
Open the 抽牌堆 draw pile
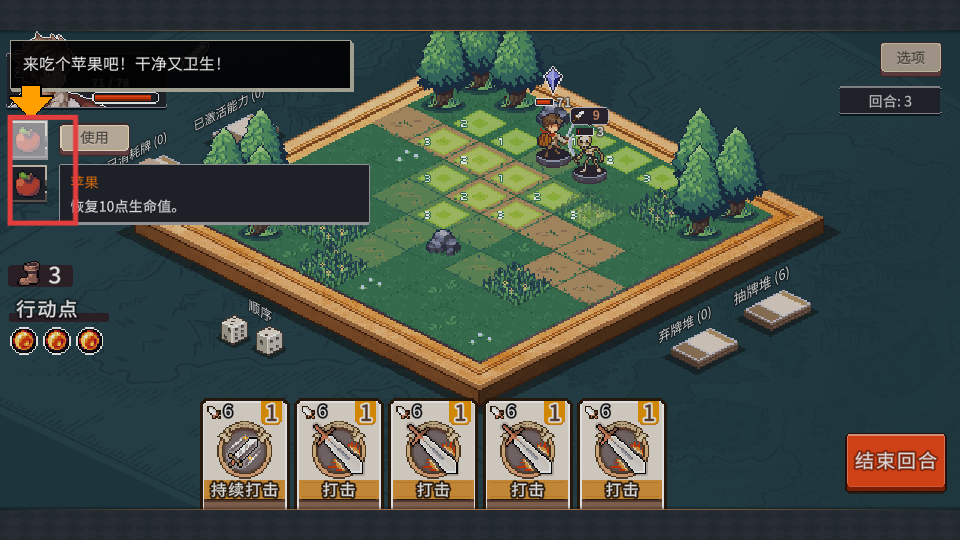[778, 311]
